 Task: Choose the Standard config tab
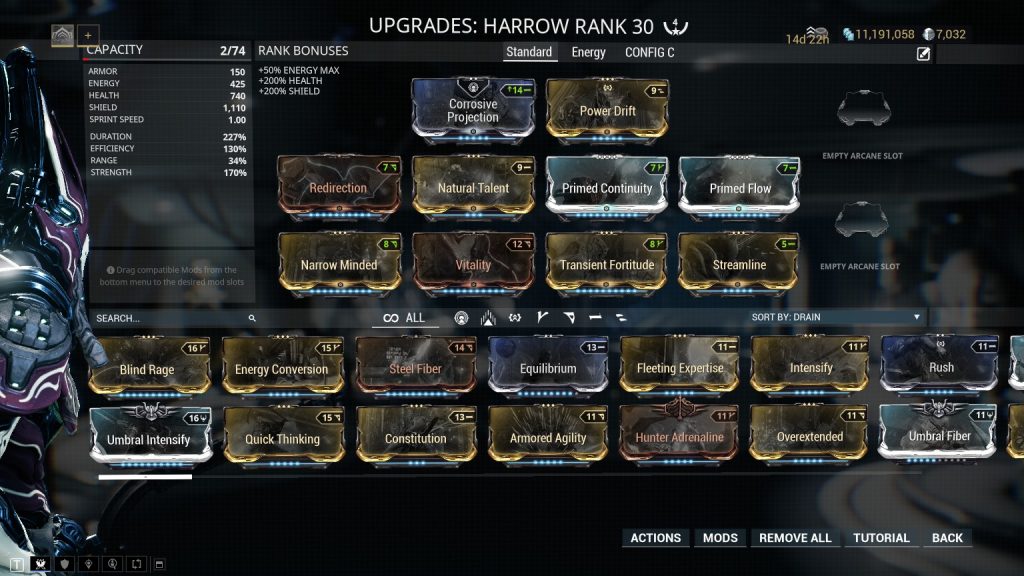click(x=529, y=52)
